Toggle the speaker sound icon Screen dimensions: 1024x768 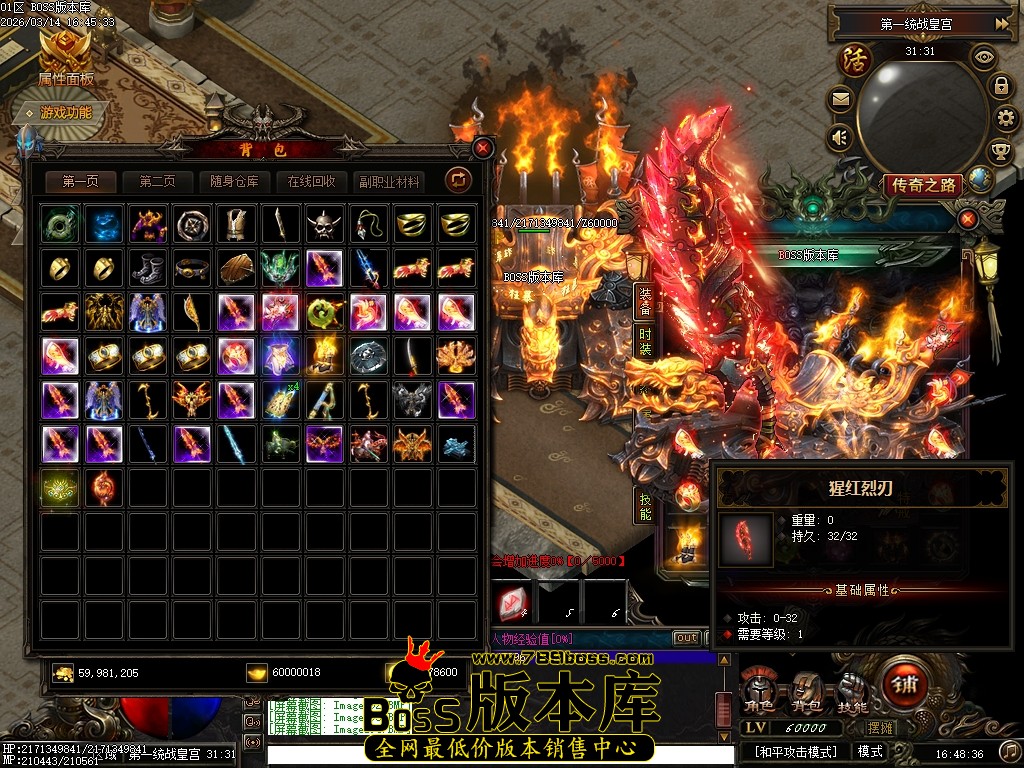pos(839,137)
